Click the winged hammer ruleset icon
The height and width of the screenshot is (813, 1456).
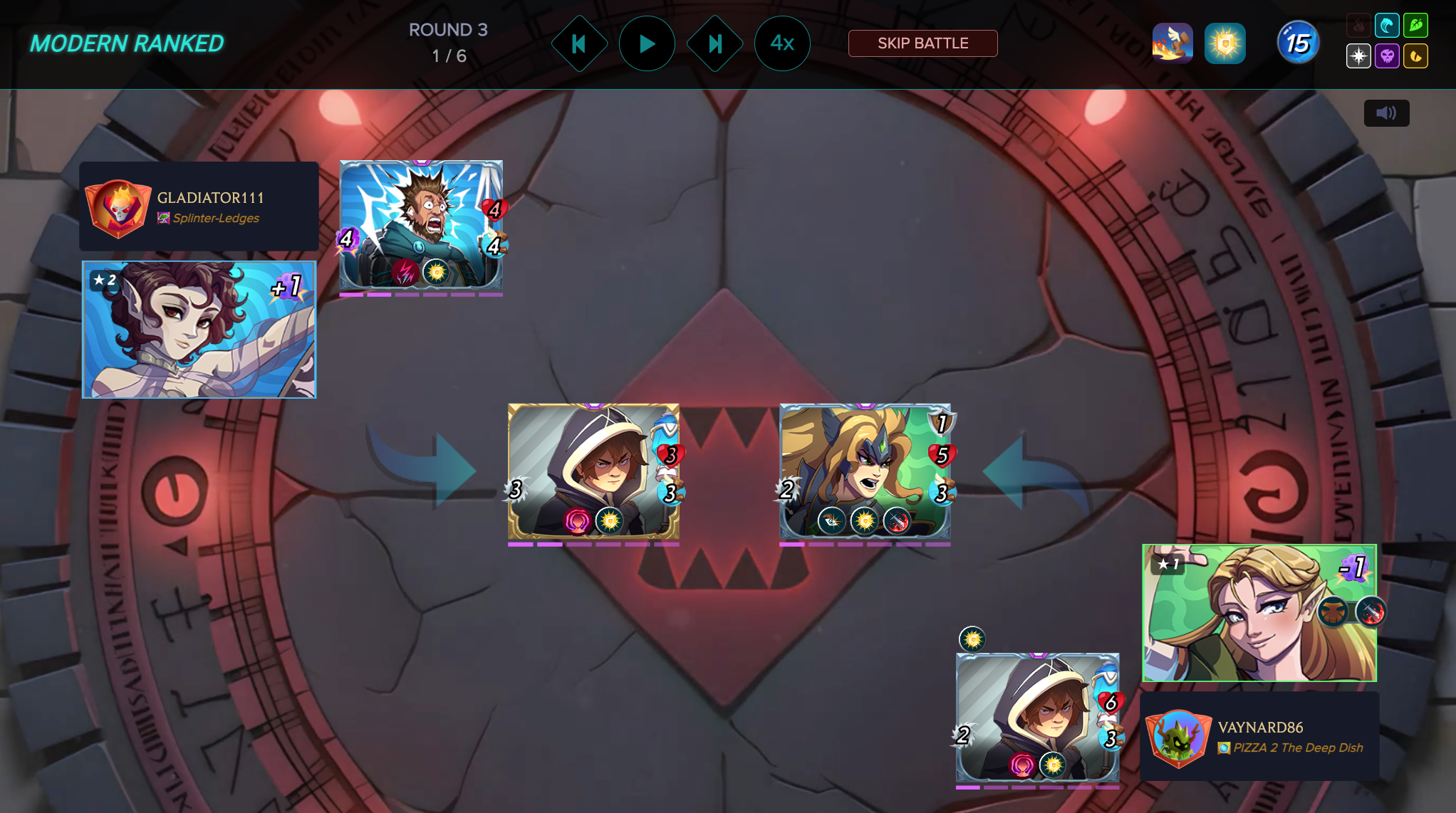click(x=1172, y=43)
